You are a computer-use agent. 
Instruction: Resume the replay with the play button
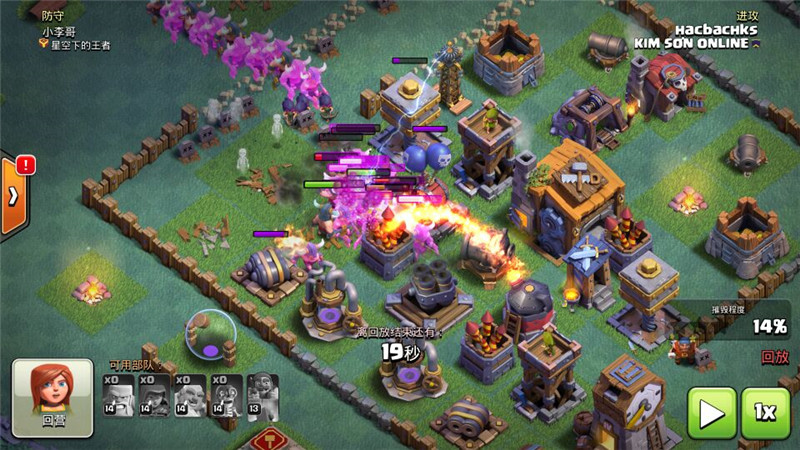[x=711, y=413]
